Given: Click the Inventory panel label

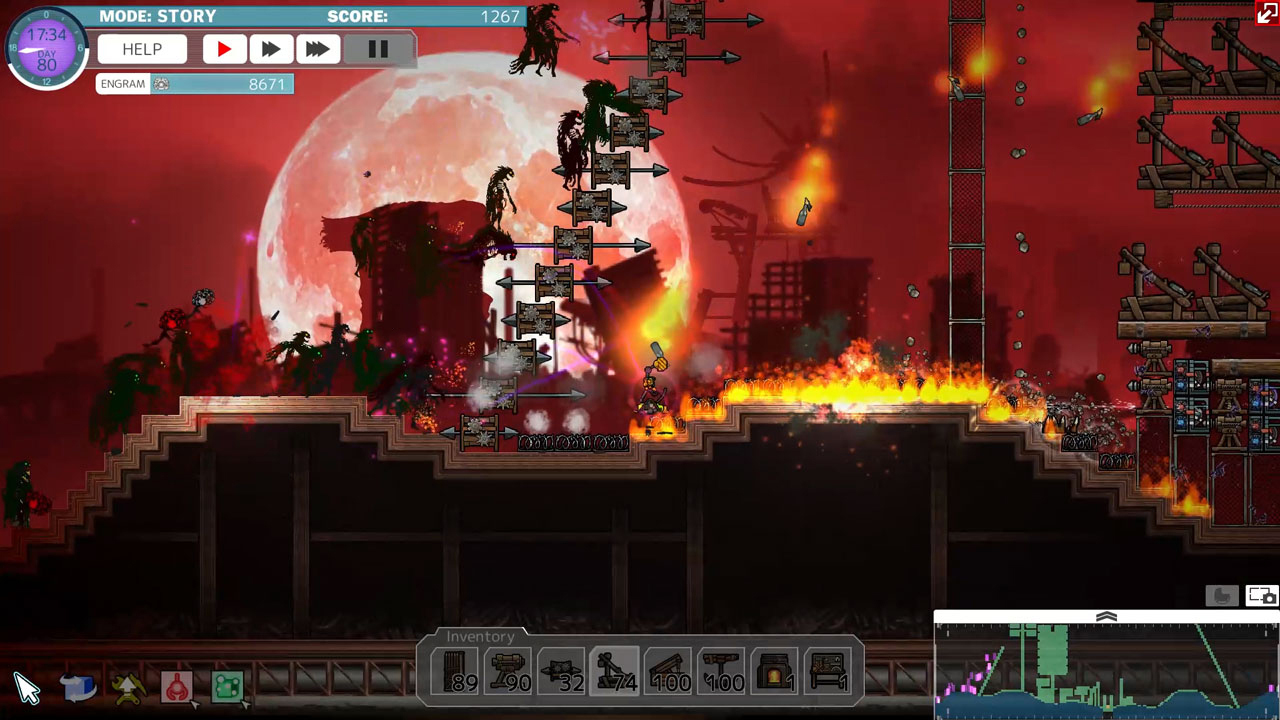Looking at the screenshot, I should coord(481,636).
